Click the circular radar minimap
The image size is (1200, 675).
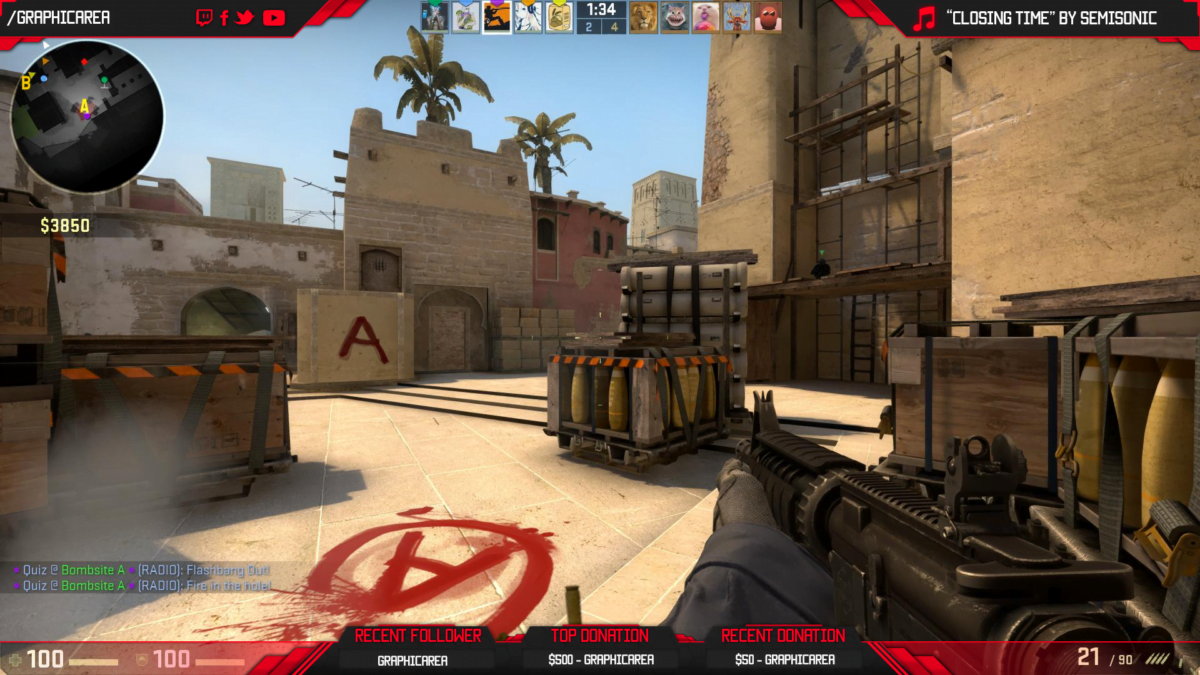pyautogui.click(x=87, y=117)
